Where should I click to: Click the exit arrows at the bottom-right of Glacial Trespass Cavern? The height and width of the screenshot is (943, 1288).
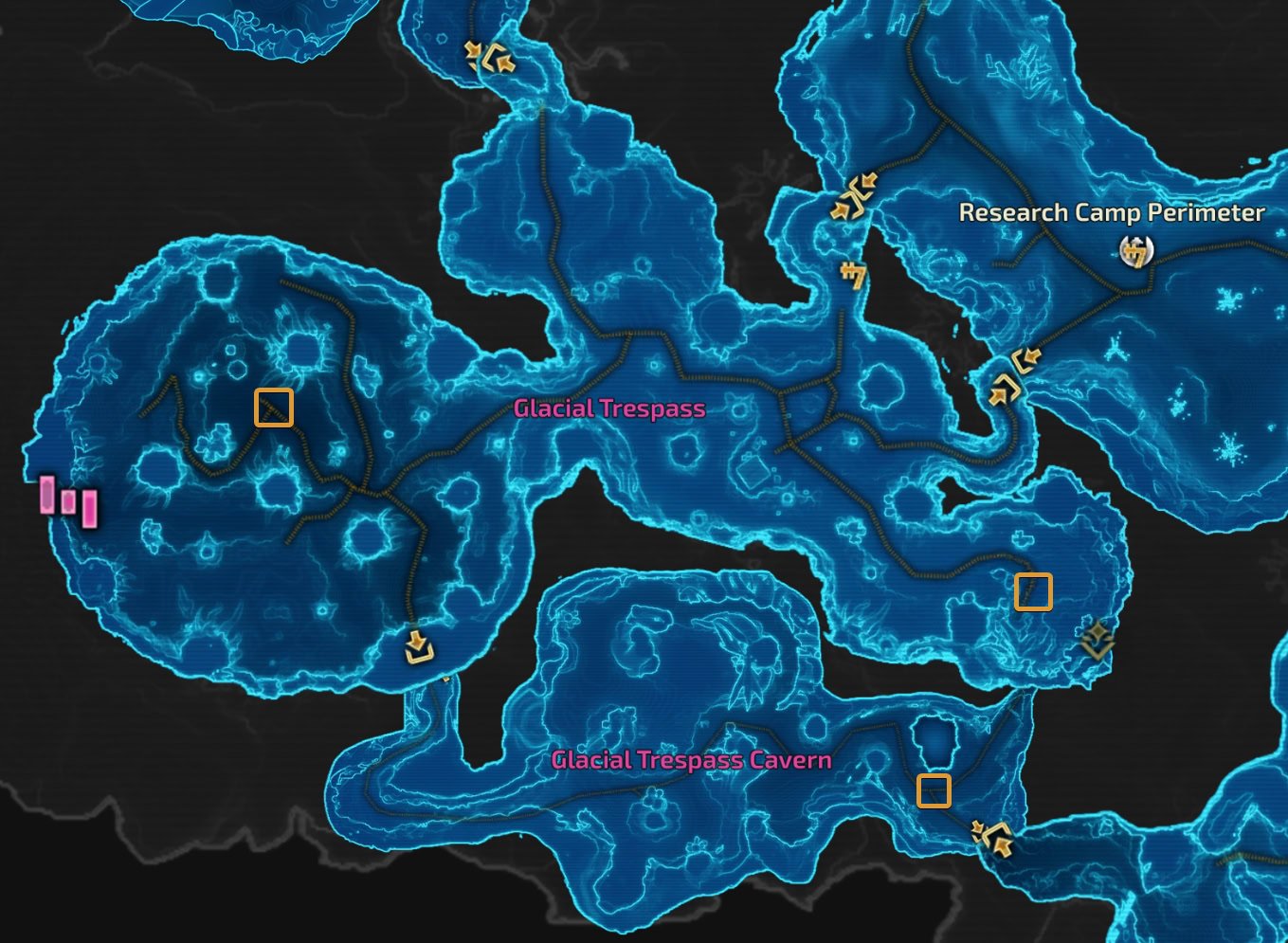[992, 840]
